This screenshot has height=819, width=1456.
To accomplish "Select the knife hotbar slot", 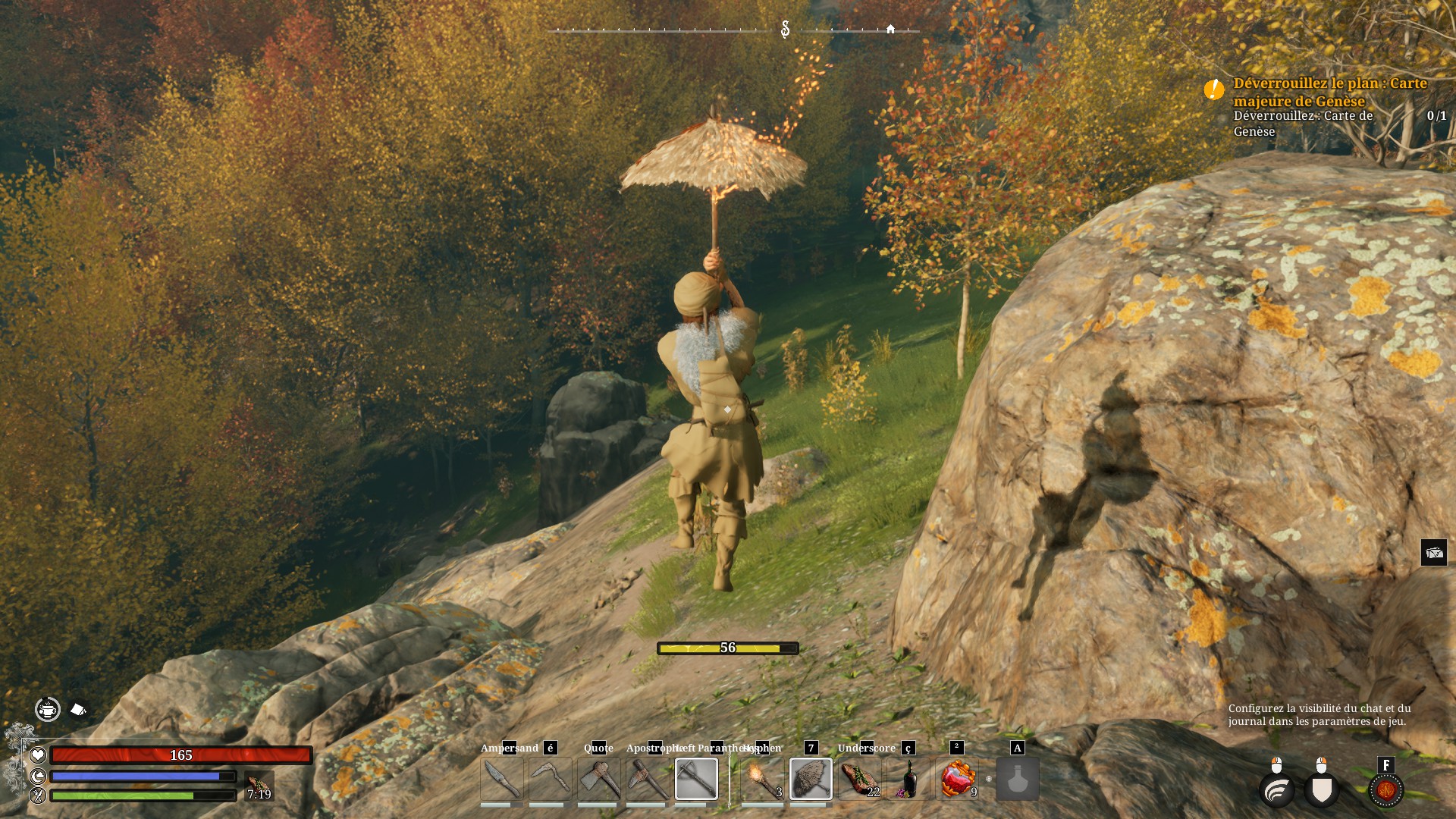I will point(501,779).
